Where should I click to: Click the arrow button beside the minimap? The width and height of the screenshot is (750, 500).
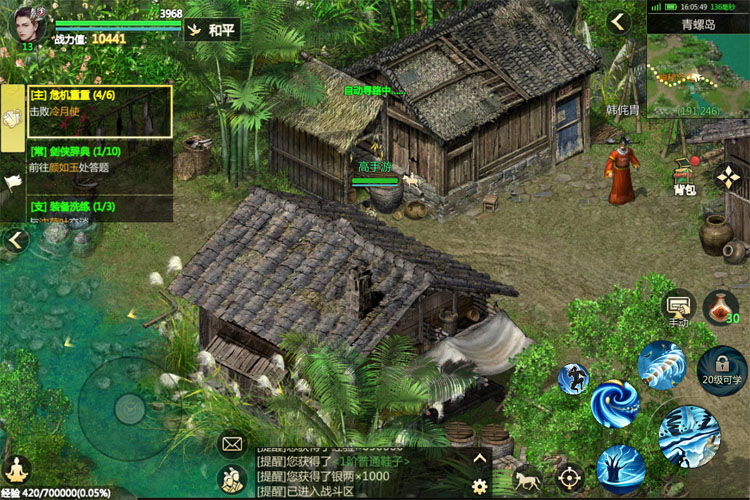tap(620, 22)
